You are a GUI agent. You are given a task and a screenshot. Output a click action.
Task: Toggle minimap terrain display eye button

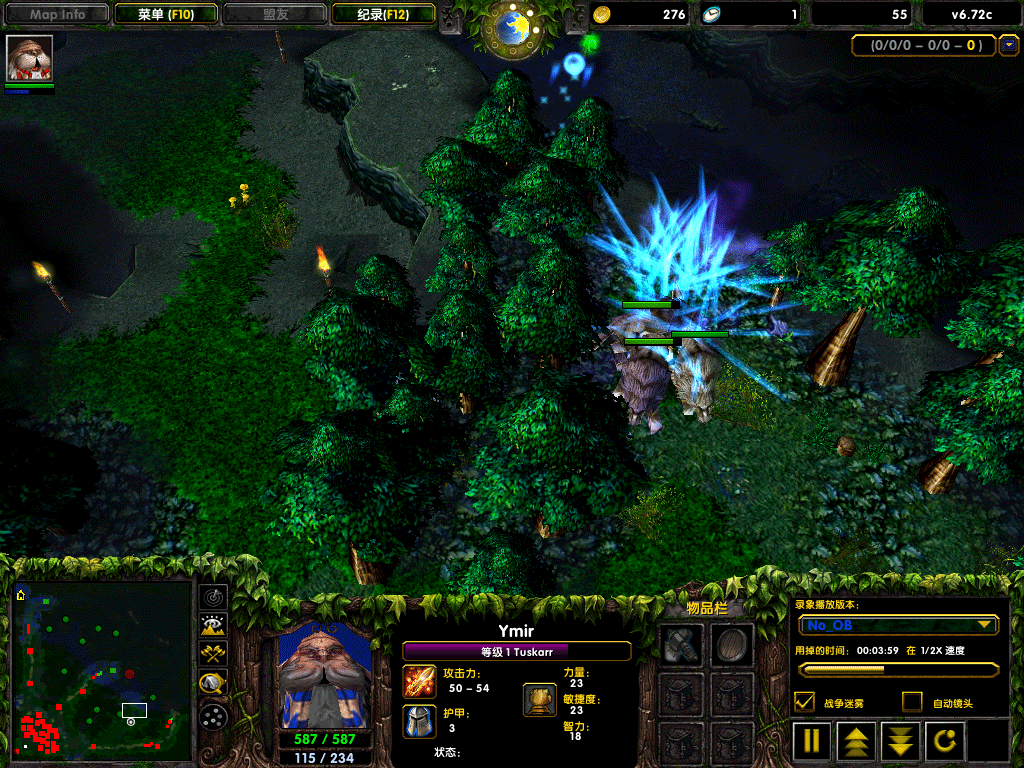[213, 626]
